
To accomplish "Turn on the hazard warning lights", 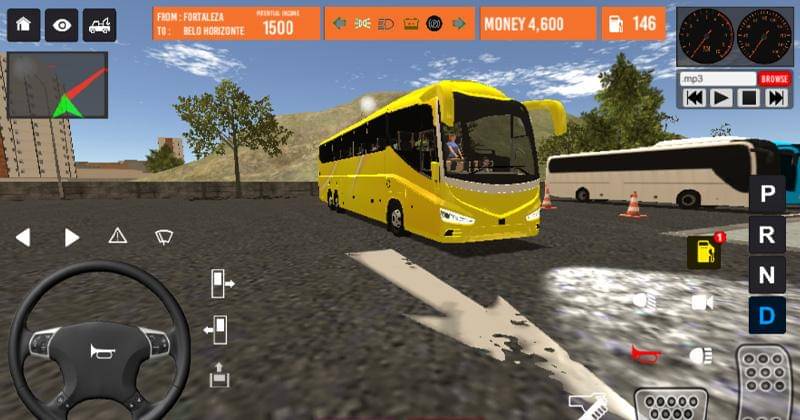I will (x=118, y=236).
